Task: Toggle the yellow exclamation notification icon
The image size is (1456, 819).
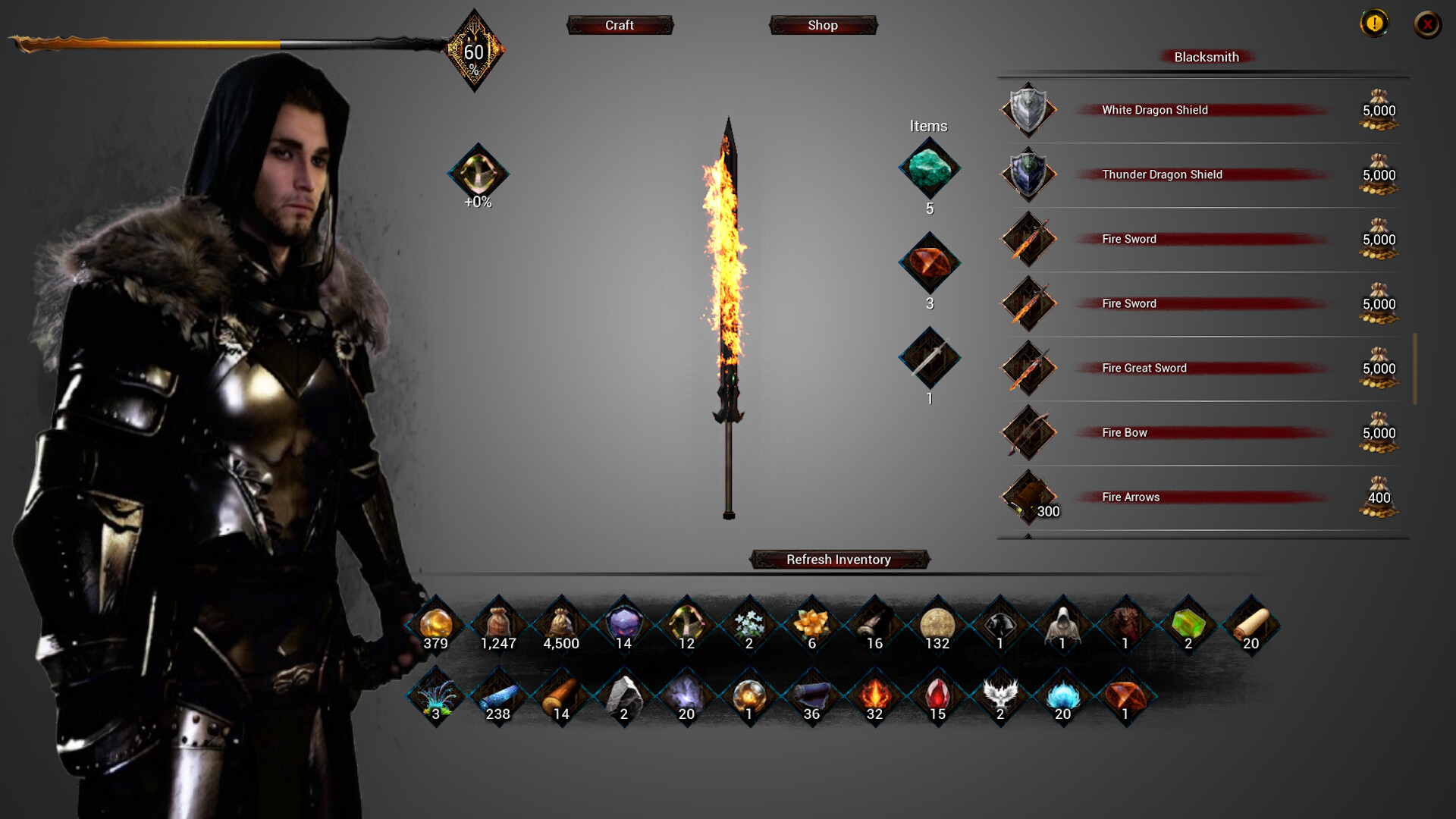Action: pos(1375,24)
